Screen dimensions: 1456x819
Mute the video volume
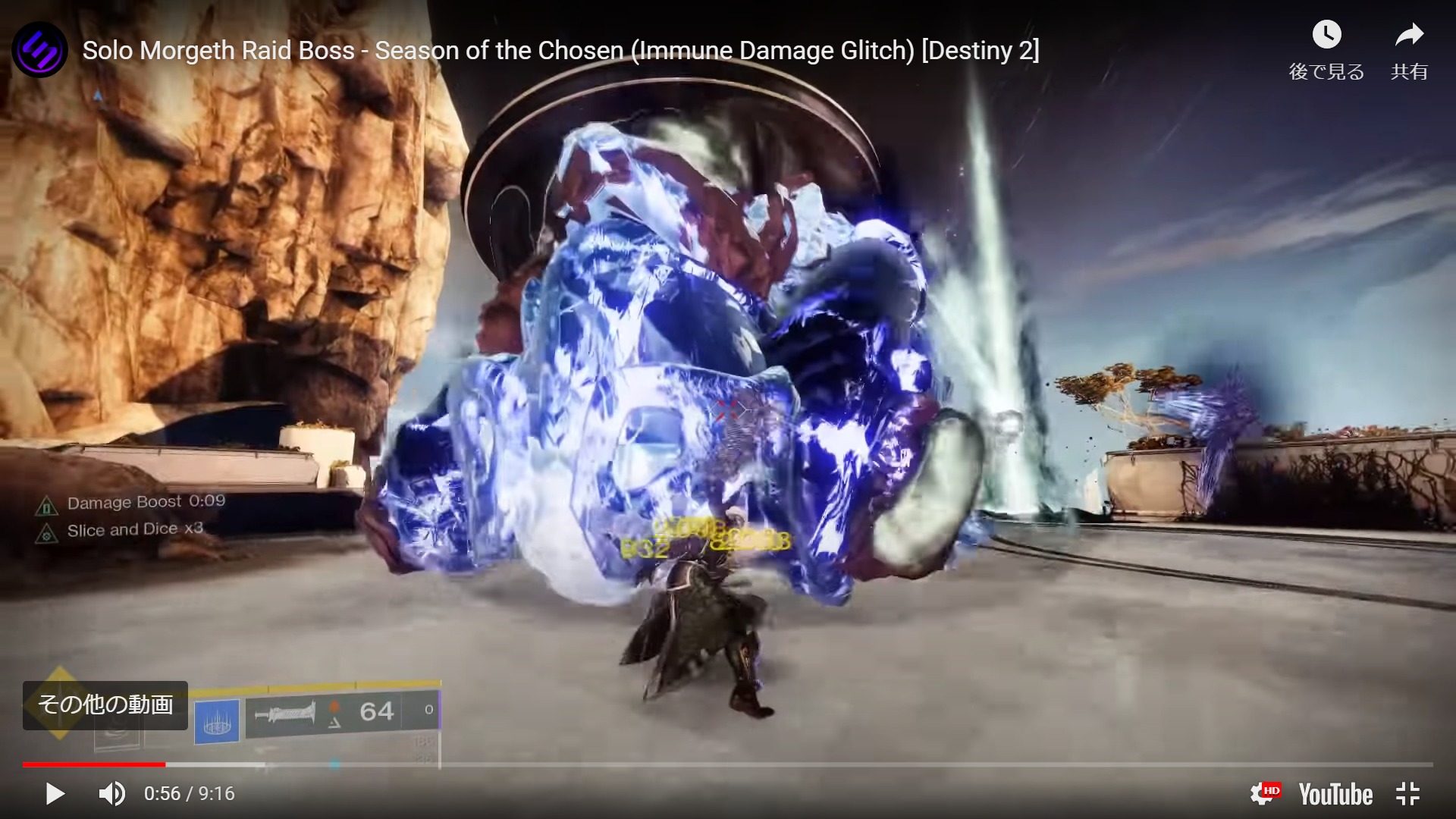point(111,794)
